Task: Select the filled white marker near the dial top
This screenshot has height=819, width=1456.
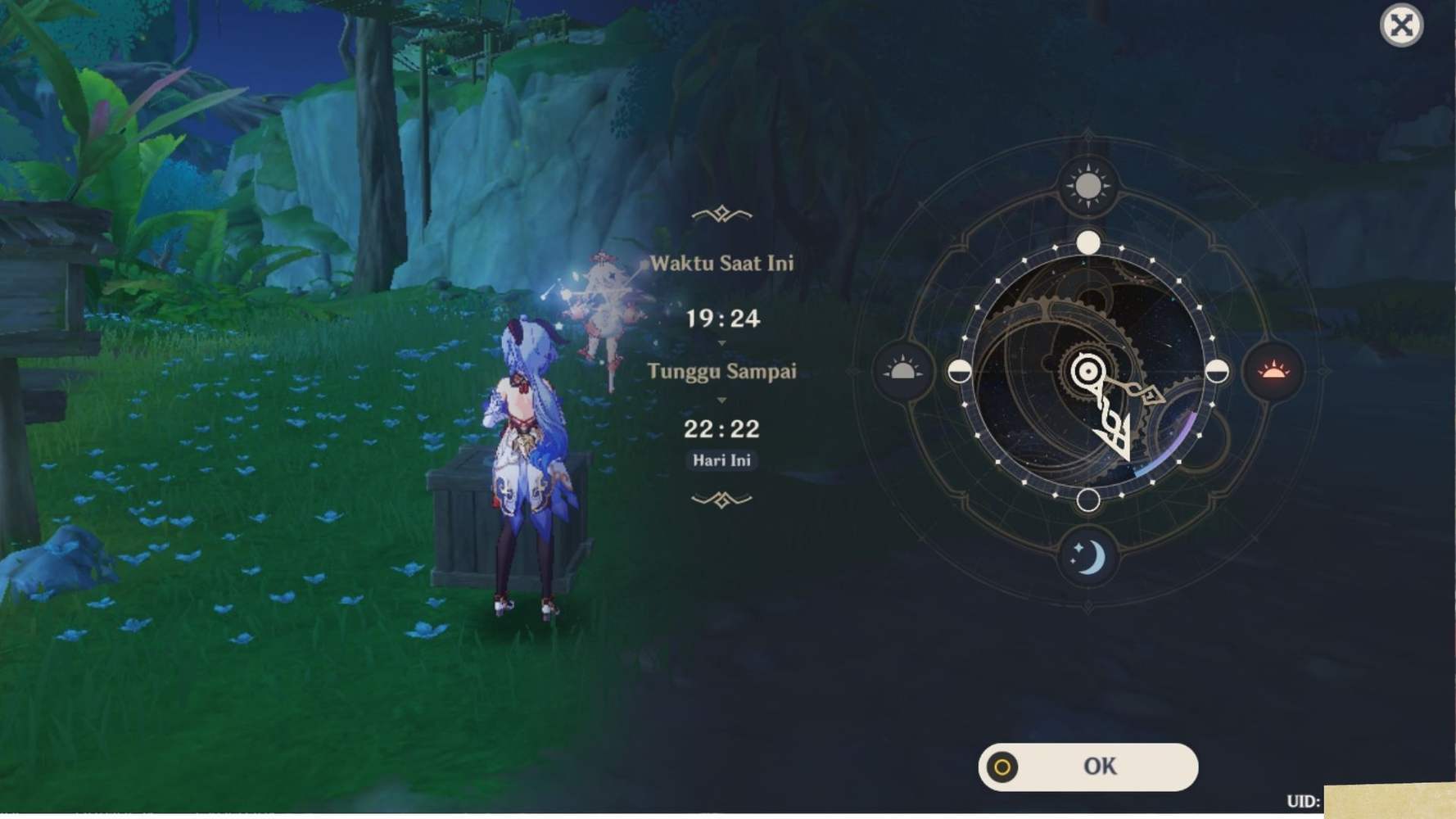Action: [1089, 242]
